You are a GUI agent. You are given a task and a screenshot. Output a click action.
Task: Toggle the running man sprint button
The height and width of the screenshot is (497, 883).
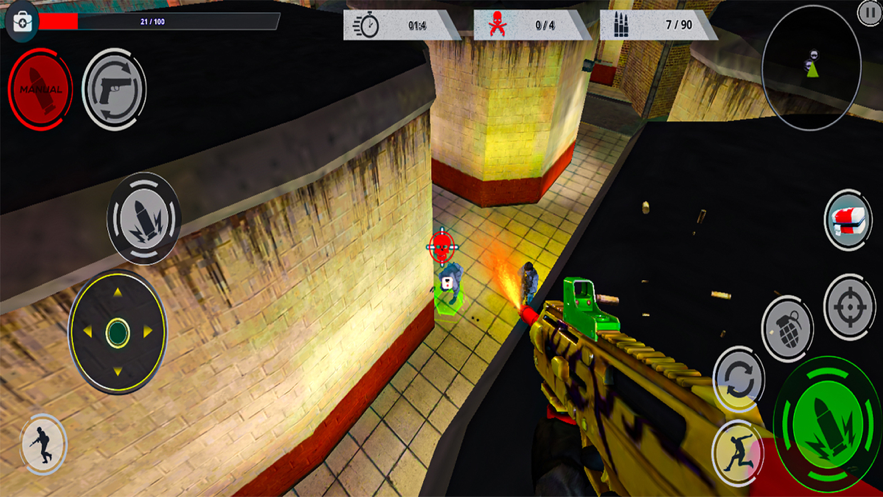[43, 442]
